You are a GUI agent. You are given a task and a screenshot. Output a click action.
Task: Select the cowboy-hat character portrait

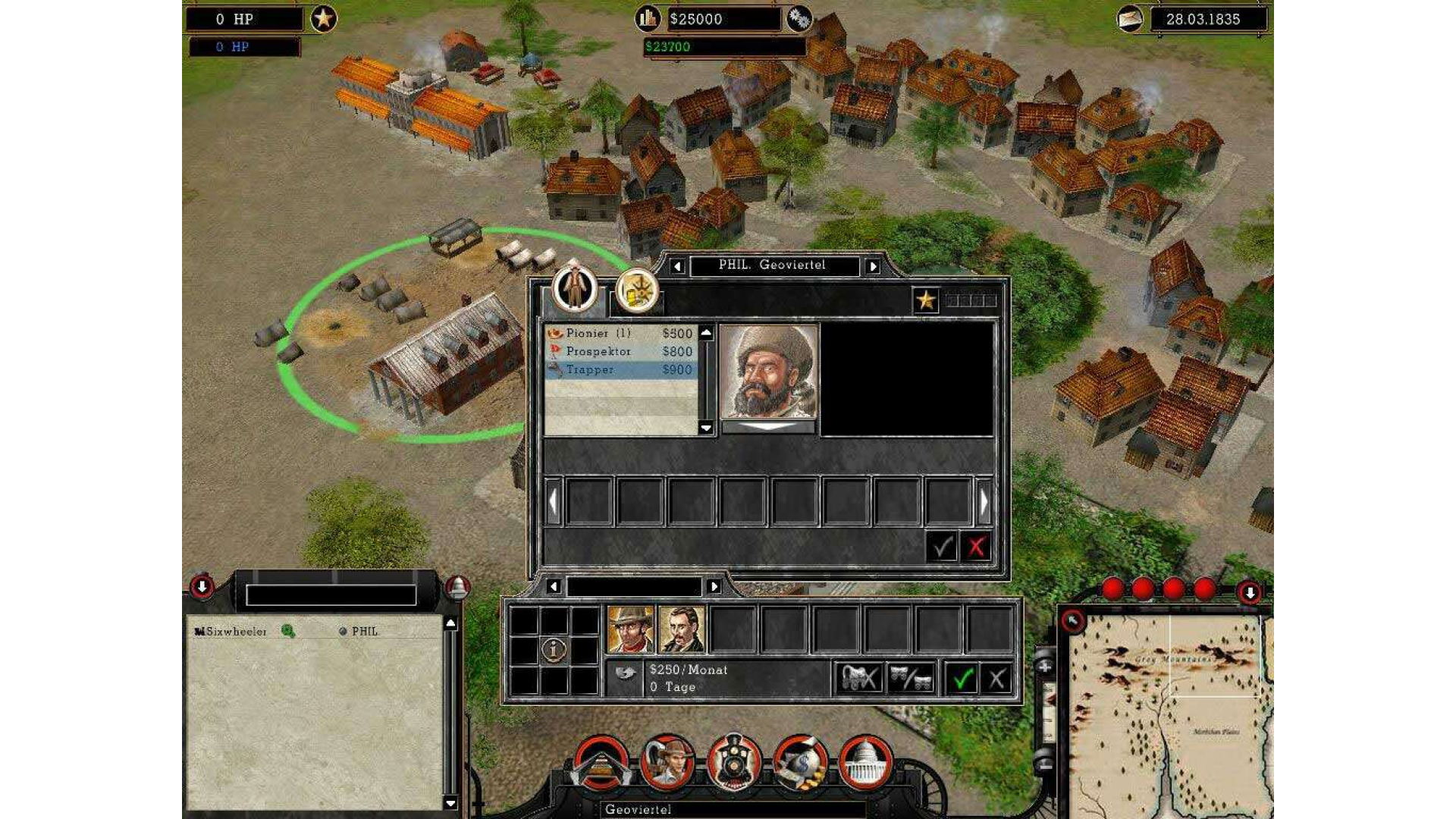pos(630,629)
